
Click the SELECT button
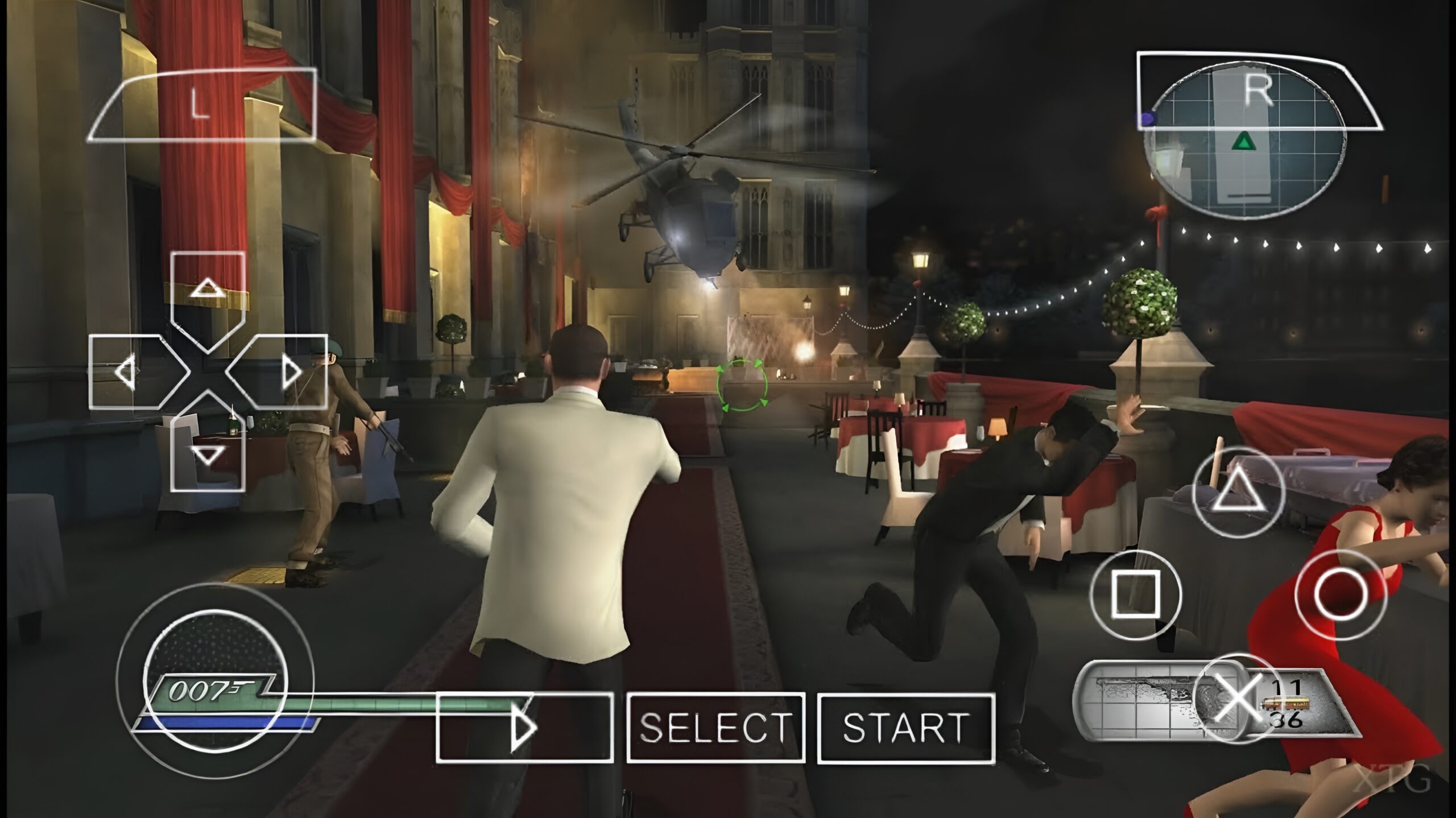[715, 728]
